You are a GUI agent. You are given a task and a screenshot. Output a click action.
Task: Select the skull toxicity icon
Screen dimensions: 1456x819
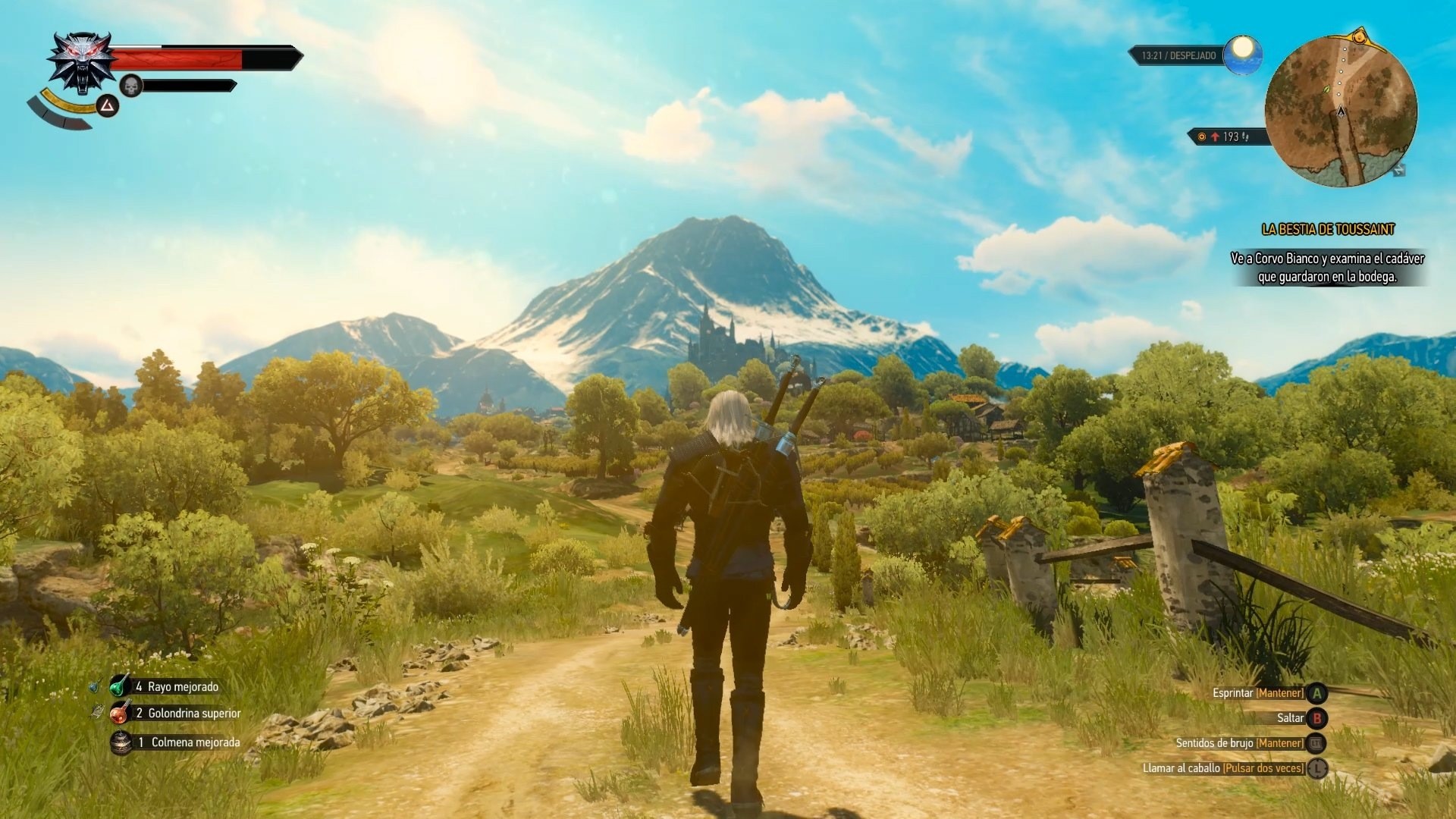click(x=130, y=86)
